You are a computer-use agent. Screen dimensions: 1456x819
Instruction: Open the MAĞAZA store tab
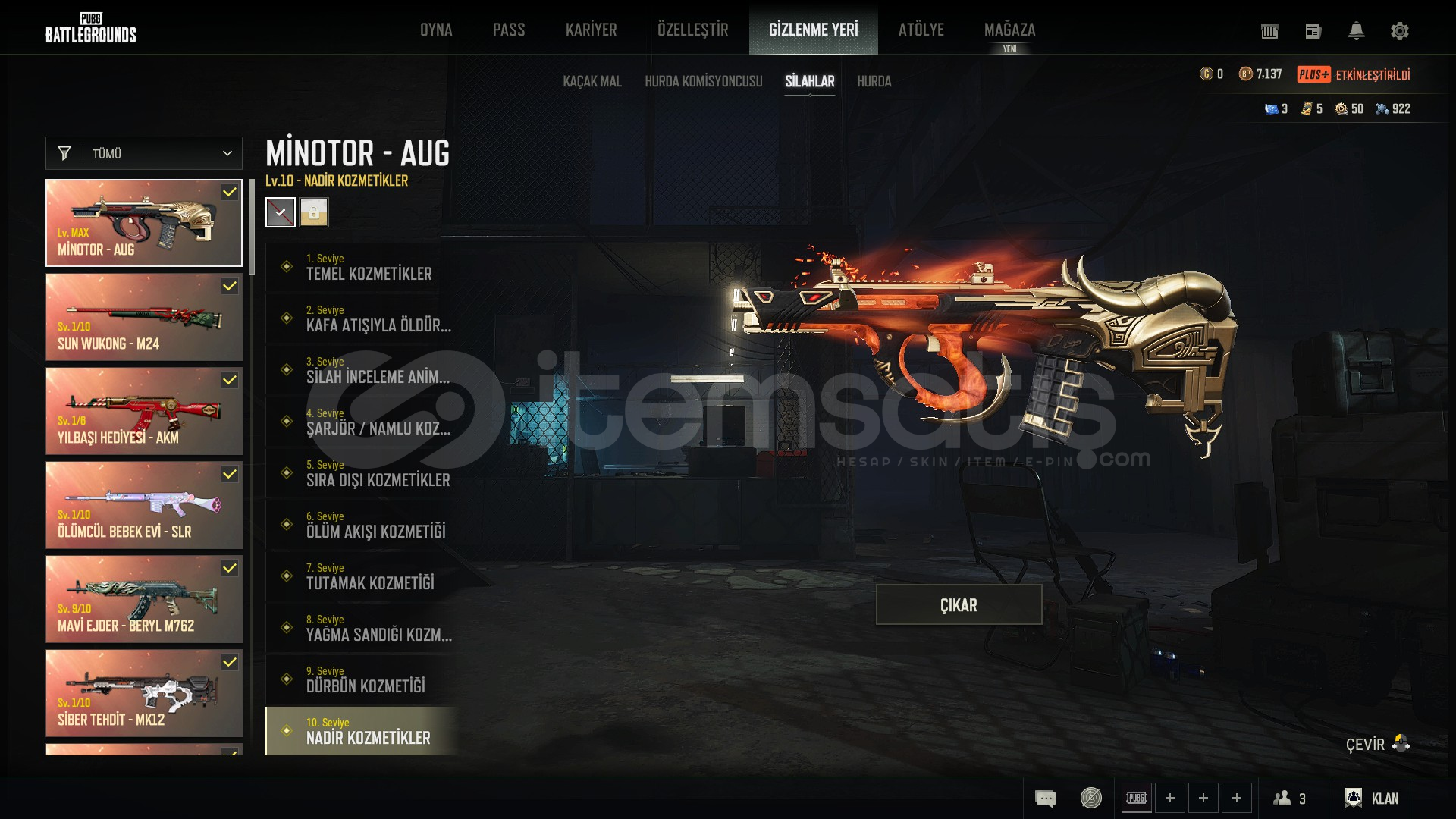(1009, 30)
